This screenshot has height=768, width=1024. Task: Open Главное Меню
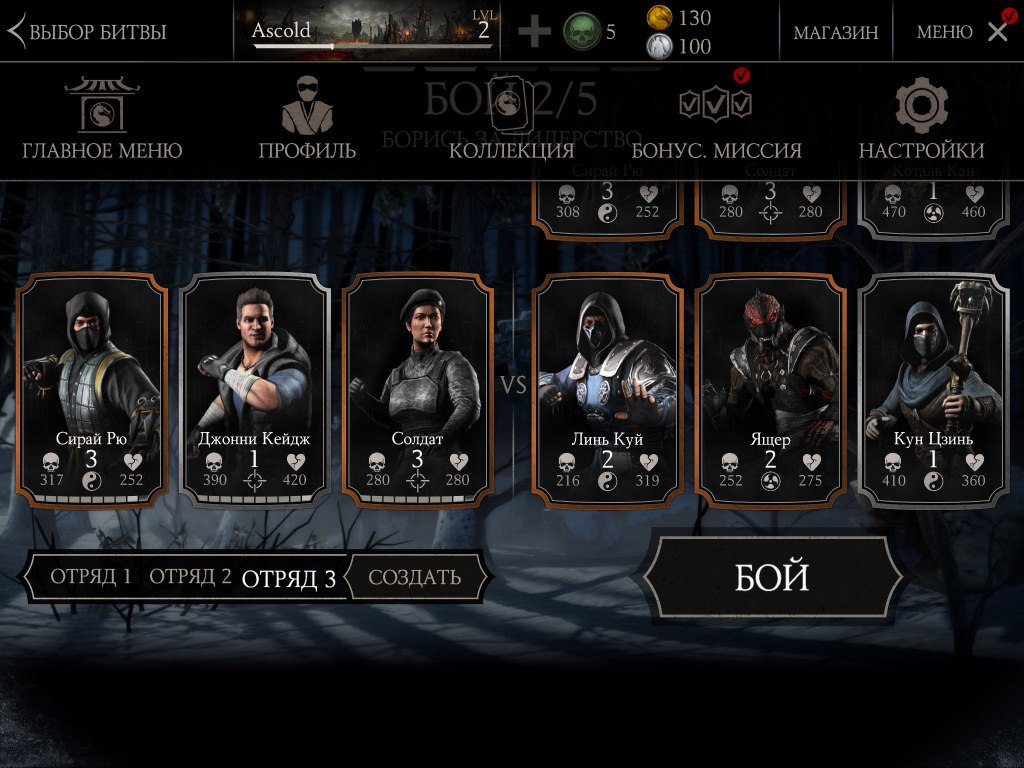pyautogui.click(x=102, y=119)
